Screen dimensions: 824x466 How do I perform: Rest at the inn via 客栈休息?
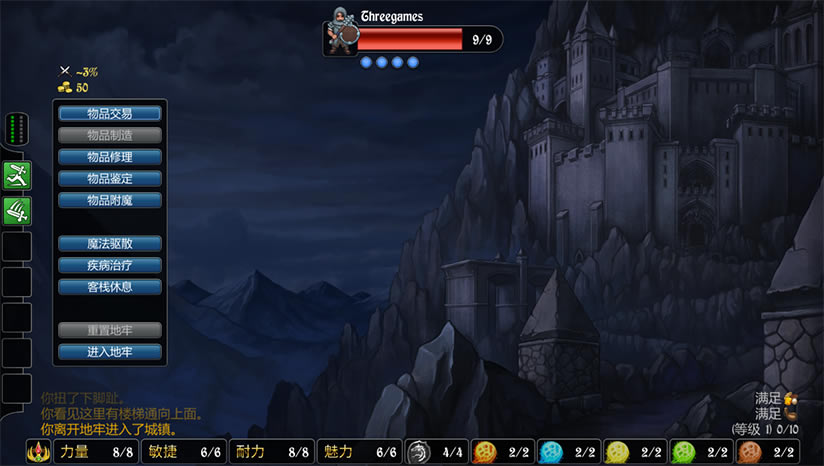click(110, 287)
